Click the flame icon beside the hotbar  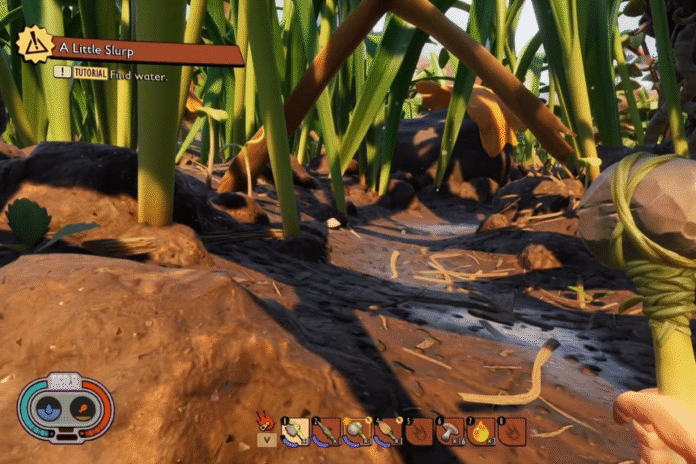coord(266,420)
